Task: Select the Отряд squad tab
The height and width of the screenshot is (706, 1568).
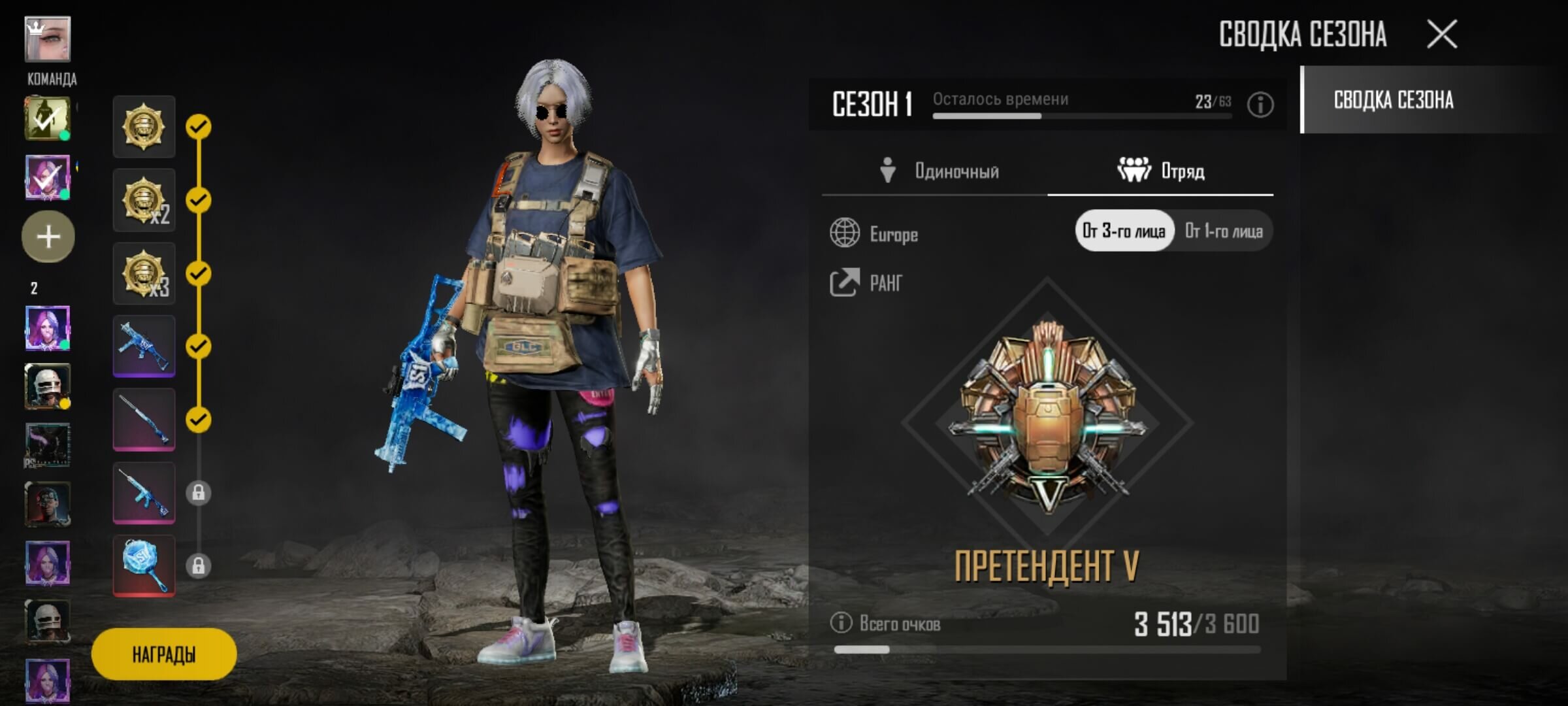Action: (1161, 171)
